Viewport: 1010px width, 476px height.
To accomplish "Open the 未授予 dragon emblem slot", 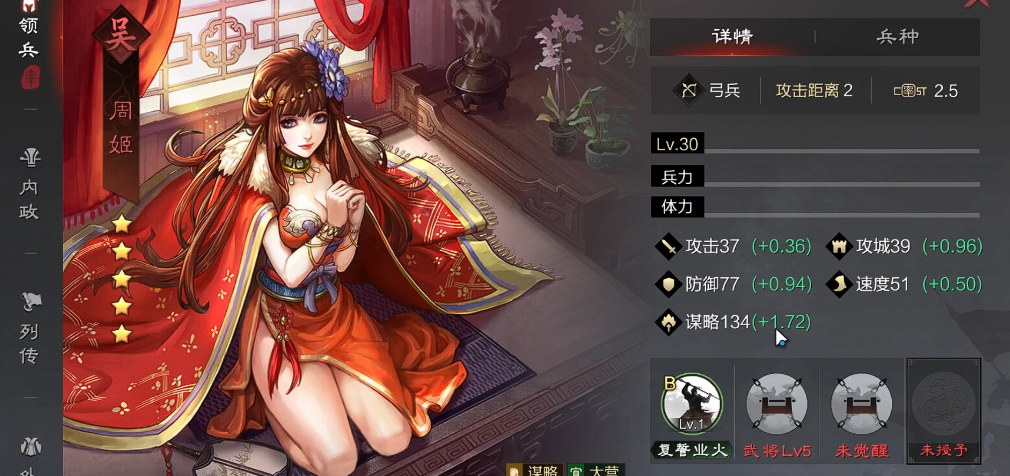I will pyautogui.click(x=943, y=403).
